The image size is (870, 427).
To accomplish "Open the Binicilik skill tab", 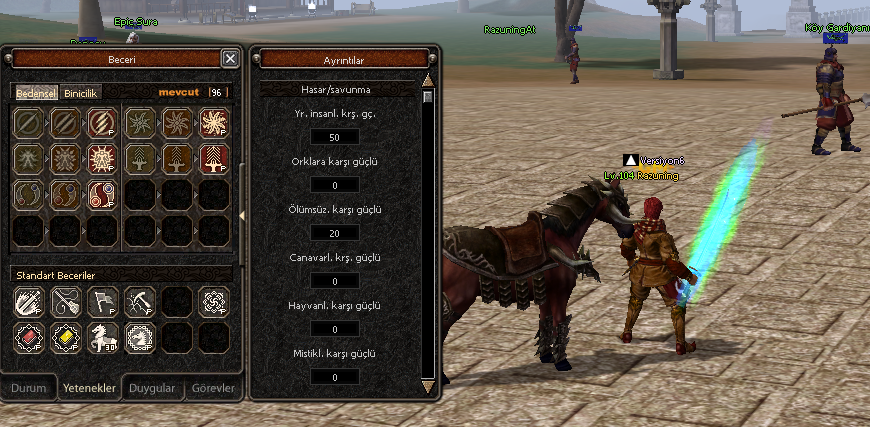I will tap(82, 93).
